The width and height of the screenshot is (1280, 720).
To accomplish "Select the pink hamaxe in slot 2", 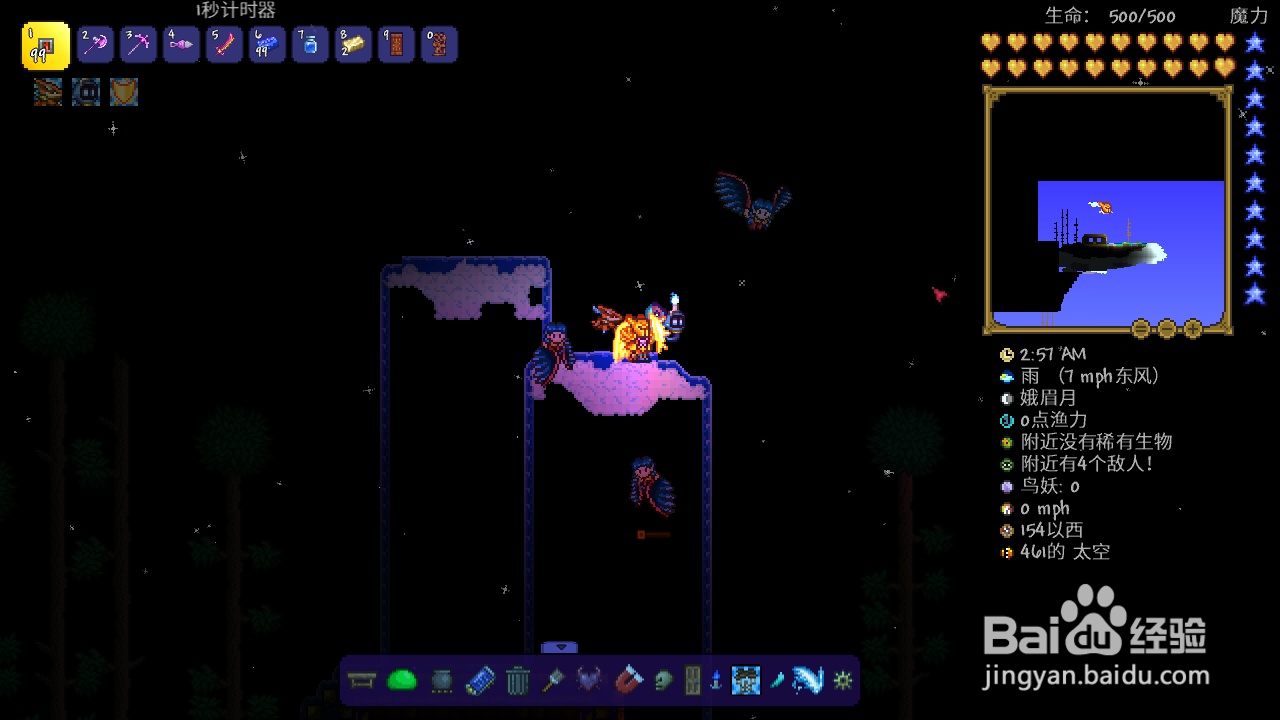I will coord(97,45).
